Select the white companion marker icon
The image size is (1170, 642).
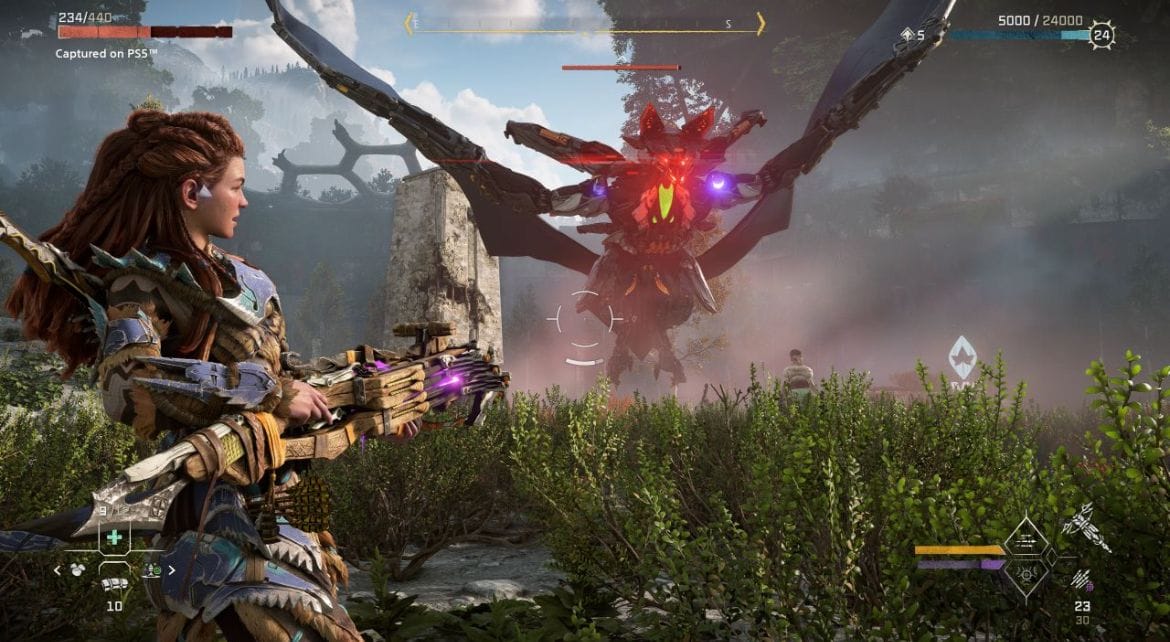click(962, 354)
